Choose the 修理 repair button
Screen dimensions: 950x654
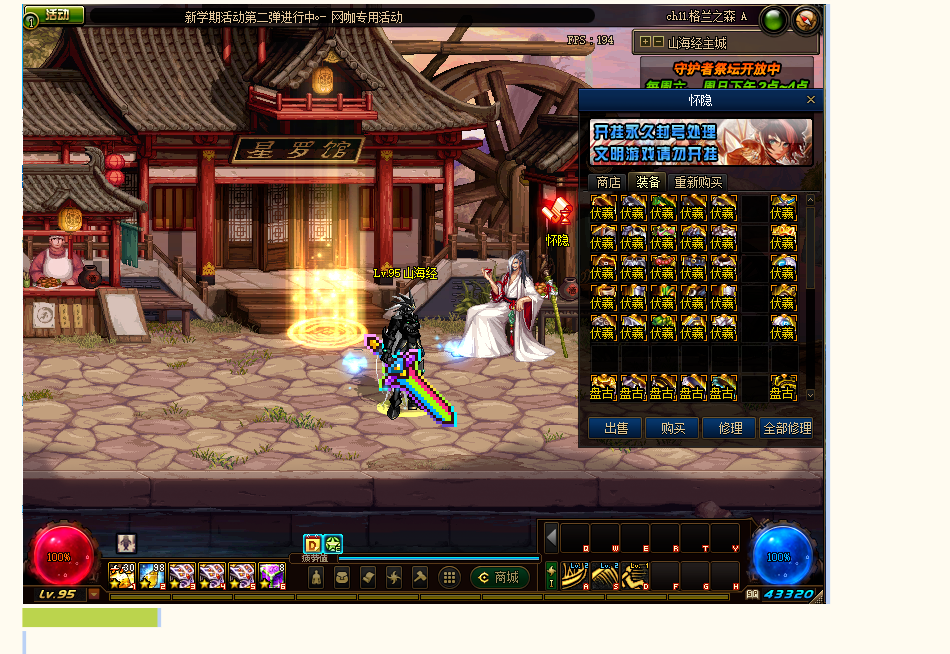pos(729,428)
